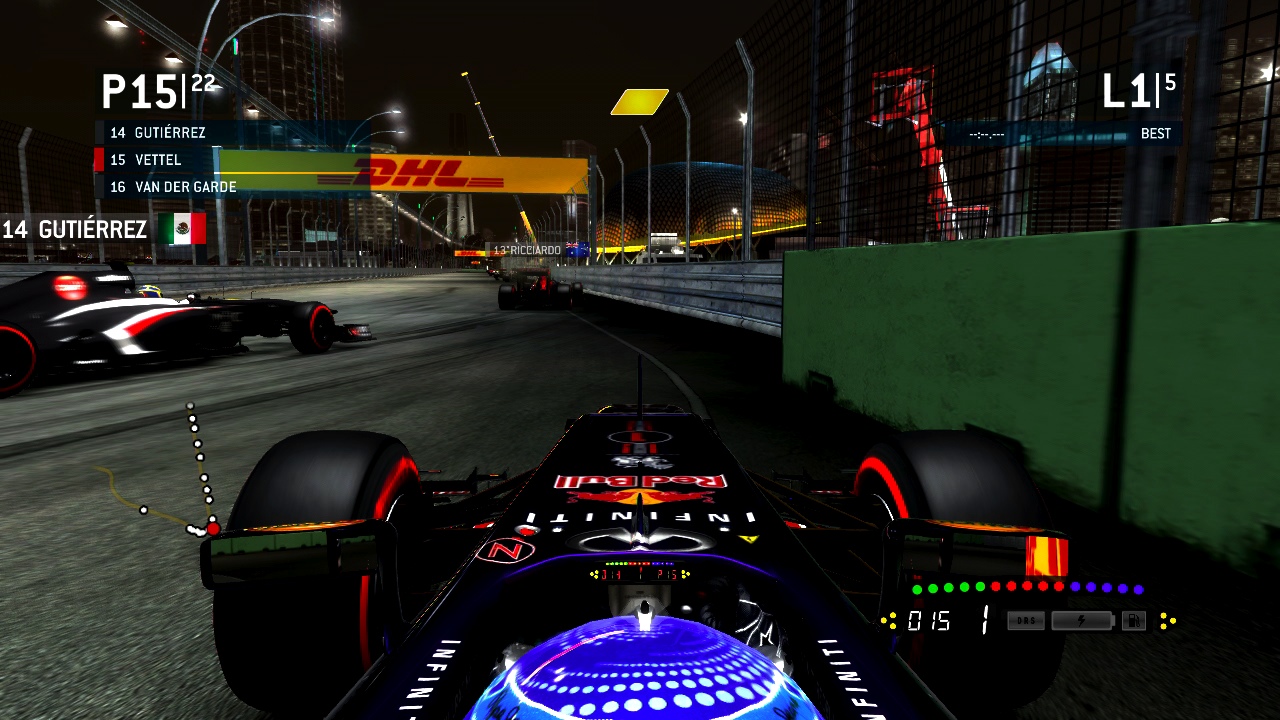1280x720 pixels.
Task: Toggle the green rev light LEDs
Action: pyautogui.click(x=947, y=589)
